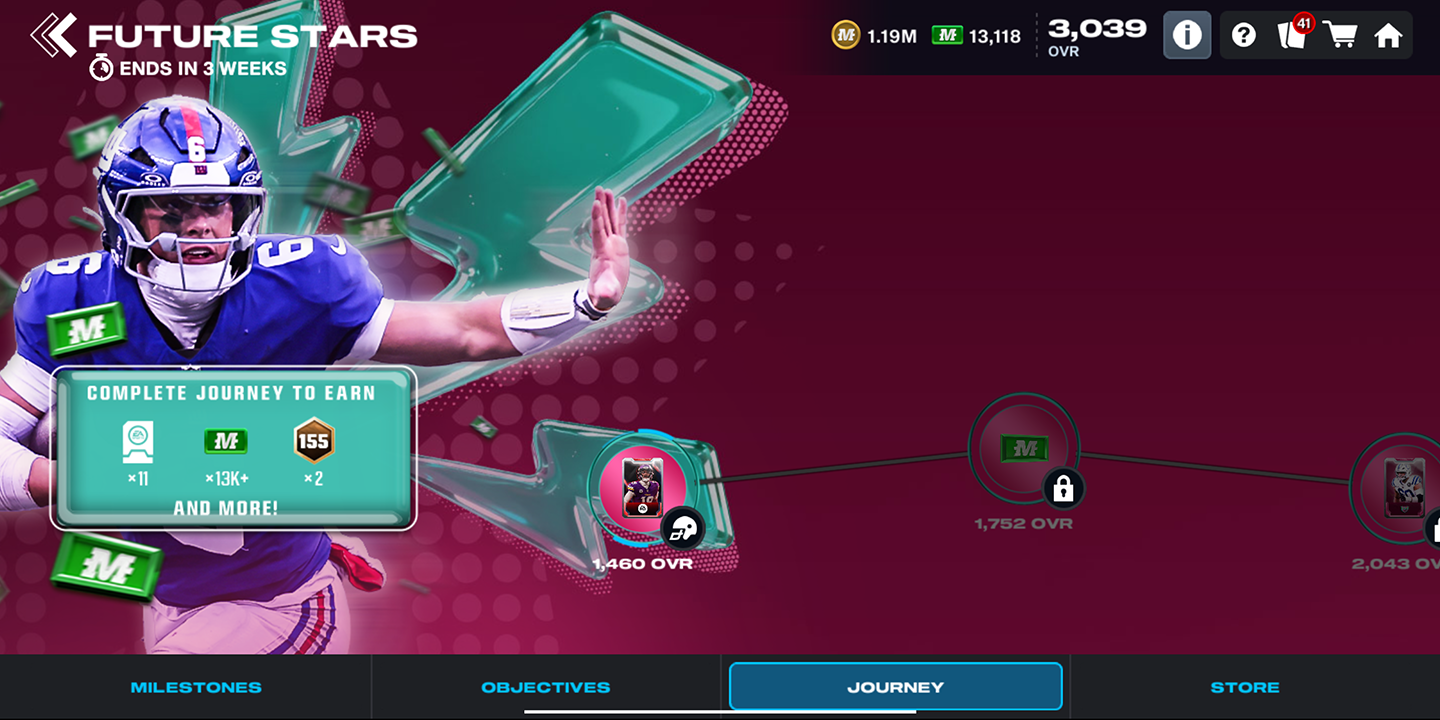Switch to the Objectives tab
The image size is (1440, 720).
[x=545, y=687]
